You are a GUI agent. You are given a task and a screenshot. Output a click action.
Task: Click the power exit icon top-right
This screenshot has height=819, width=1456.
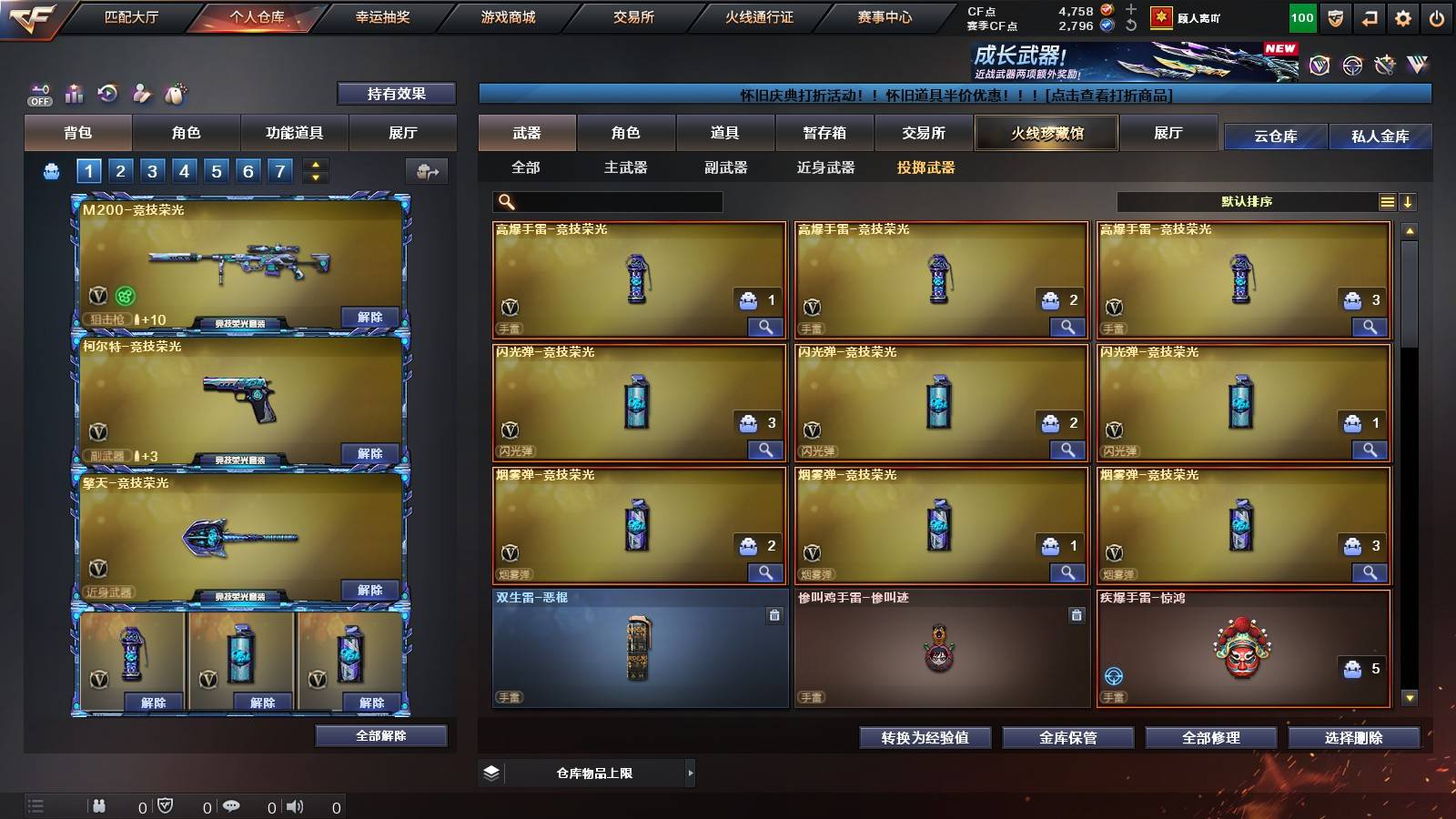pyautogui.click(x=1438, y=17)
